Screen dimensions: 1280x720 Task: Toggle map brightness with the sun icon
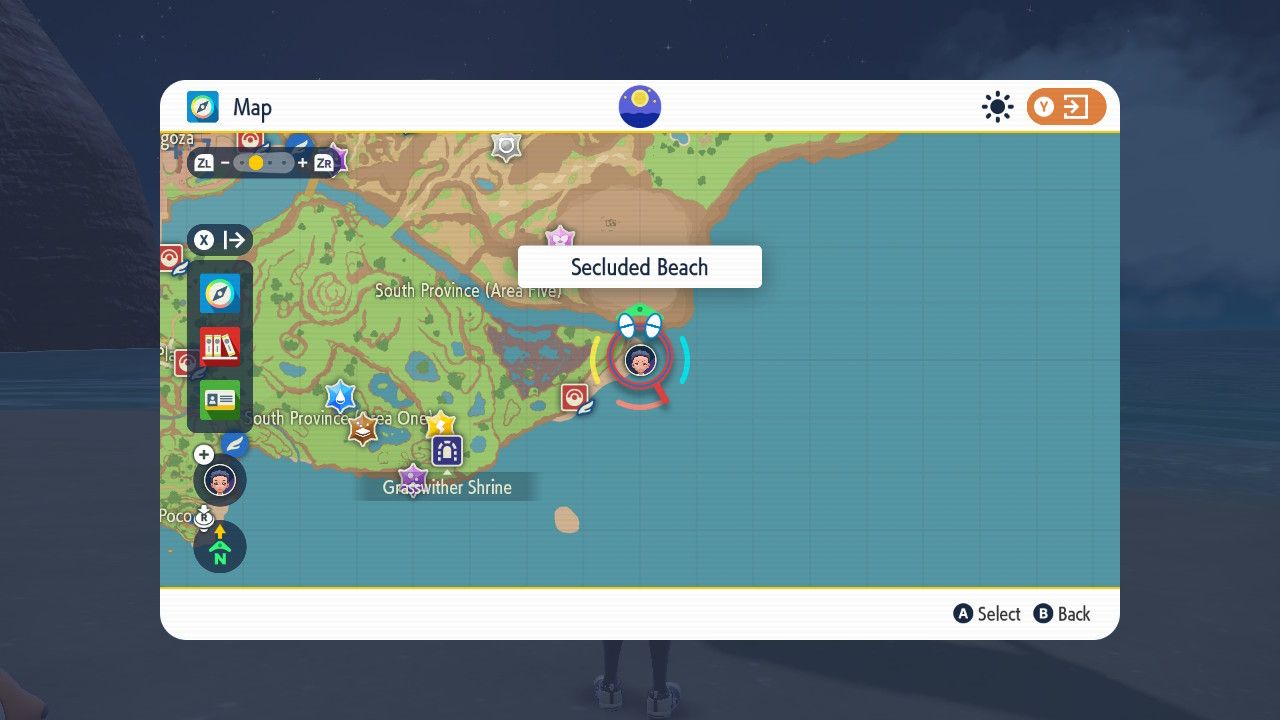997,107
